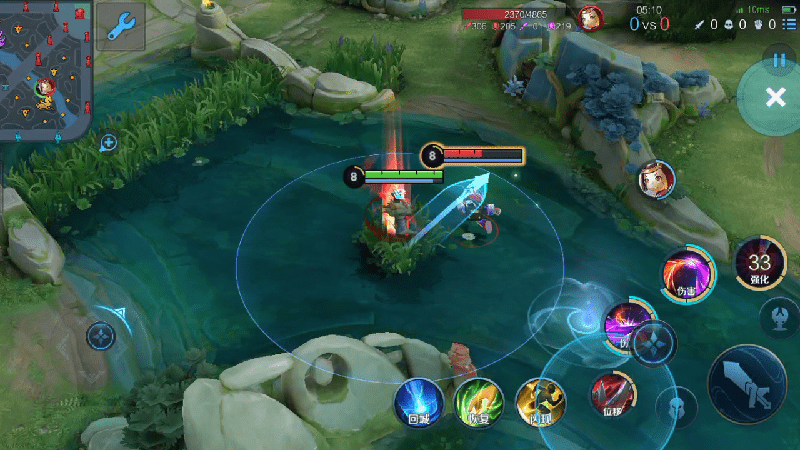Trigger the top purple damage skill (伤害)
This screenshot has height=450, width=800.
[689, 274]
